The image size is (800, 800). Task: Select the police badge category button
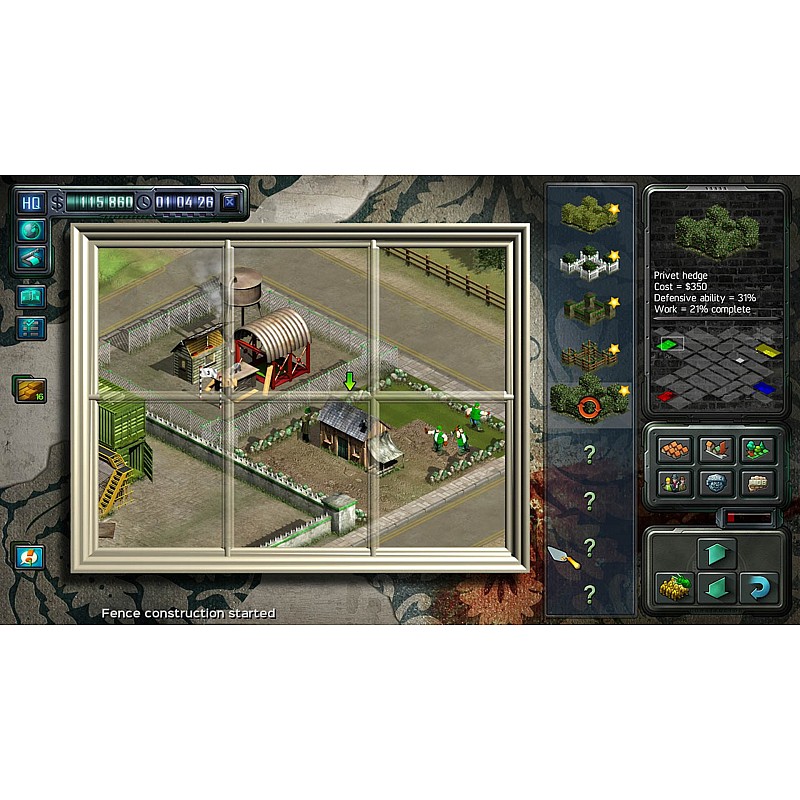point(716,483)
